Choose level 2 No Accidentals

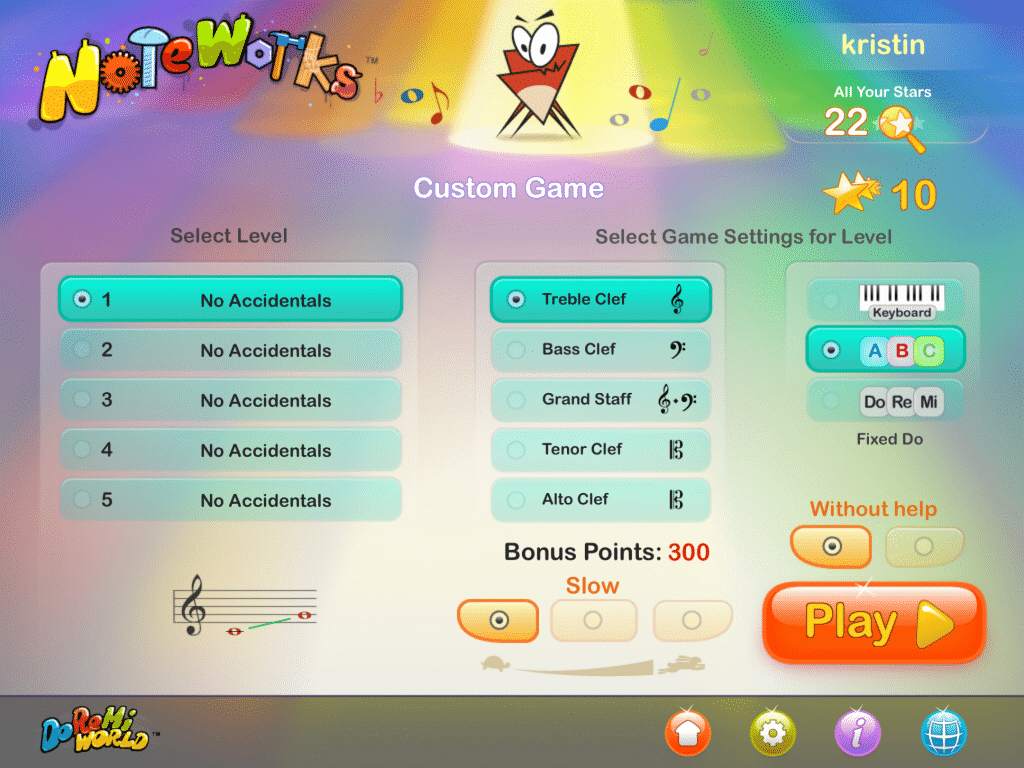[230, 350]
